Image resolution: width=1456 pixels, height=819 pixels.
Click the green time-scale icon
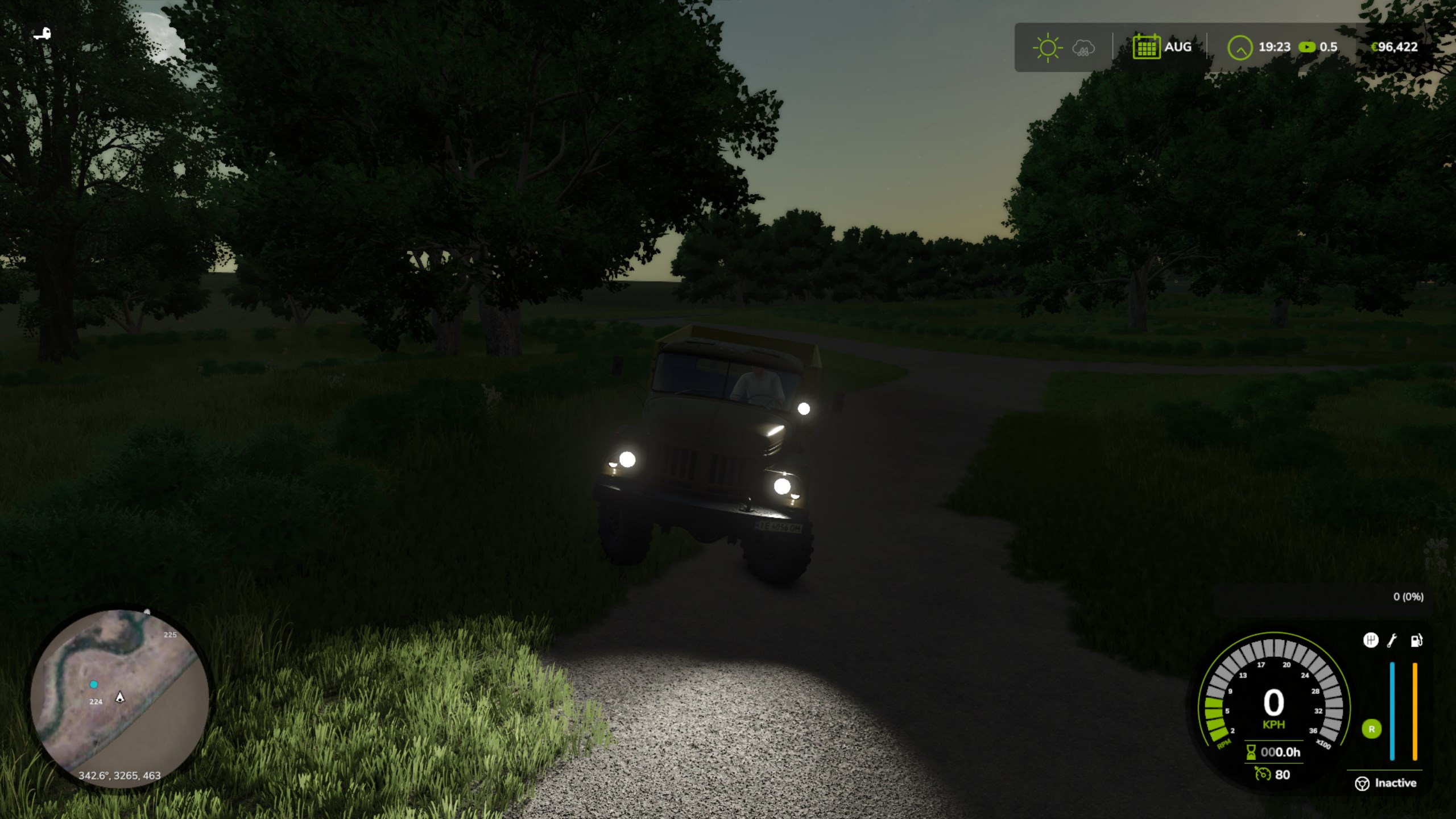1307,47
